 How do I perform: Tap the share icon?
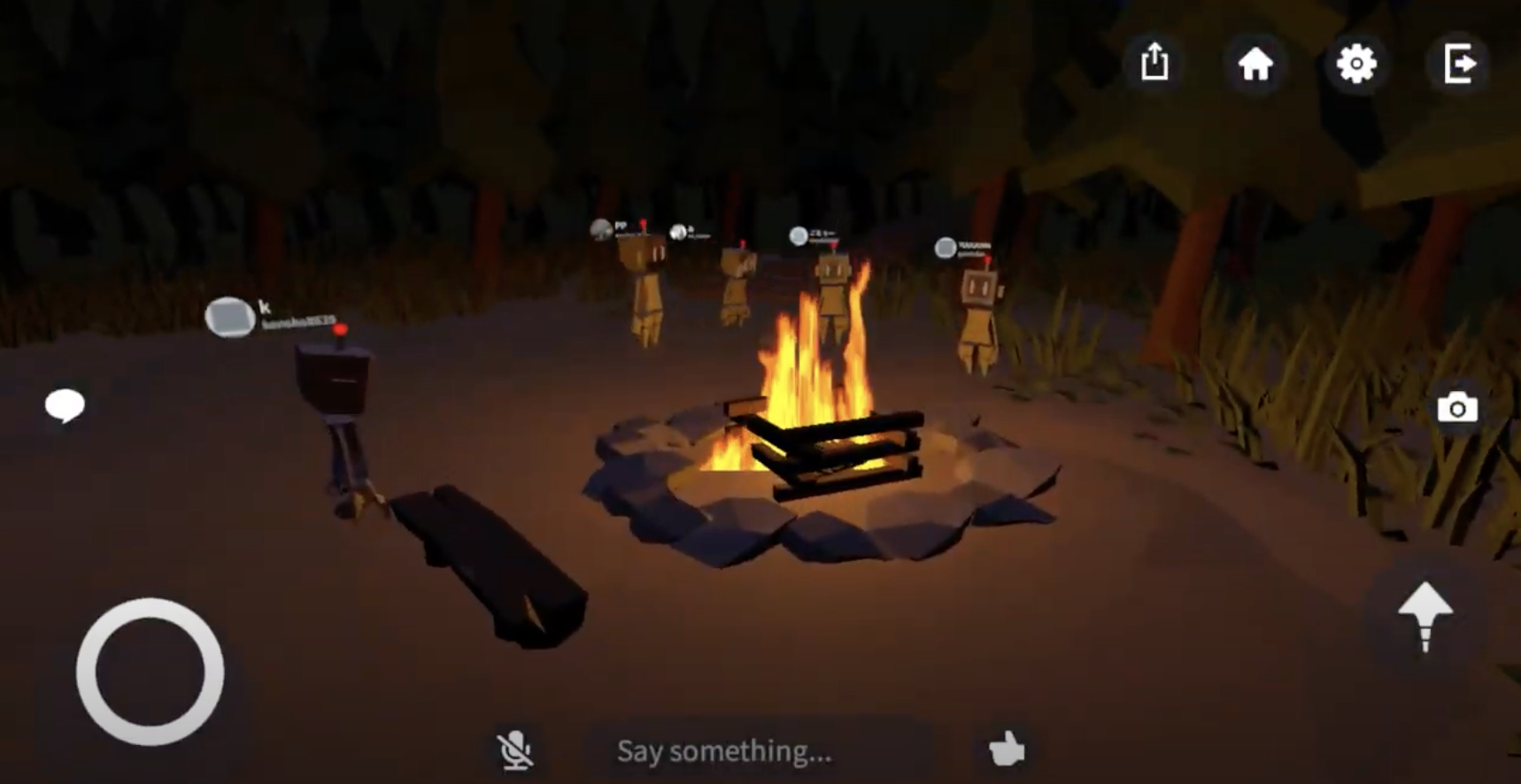click(1154, 63)
